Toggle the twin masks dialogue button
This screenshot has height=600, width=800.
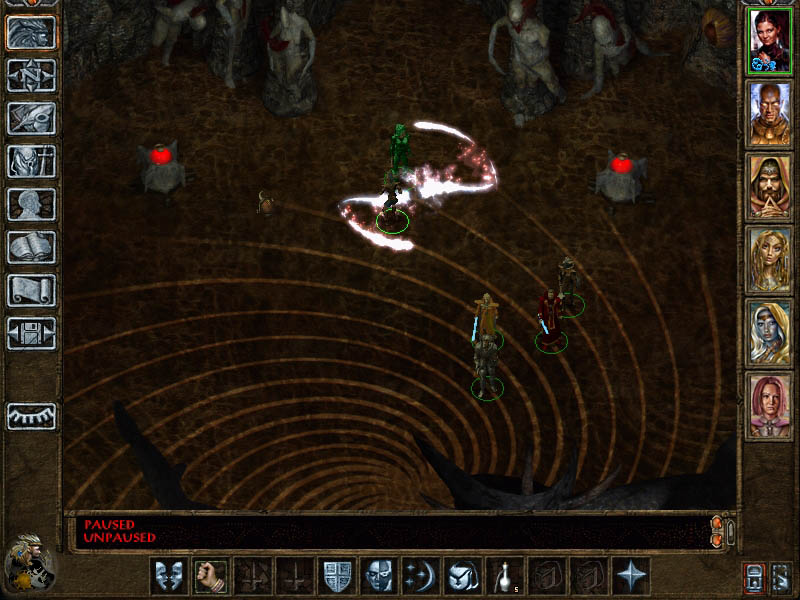[x=168, y=576]
